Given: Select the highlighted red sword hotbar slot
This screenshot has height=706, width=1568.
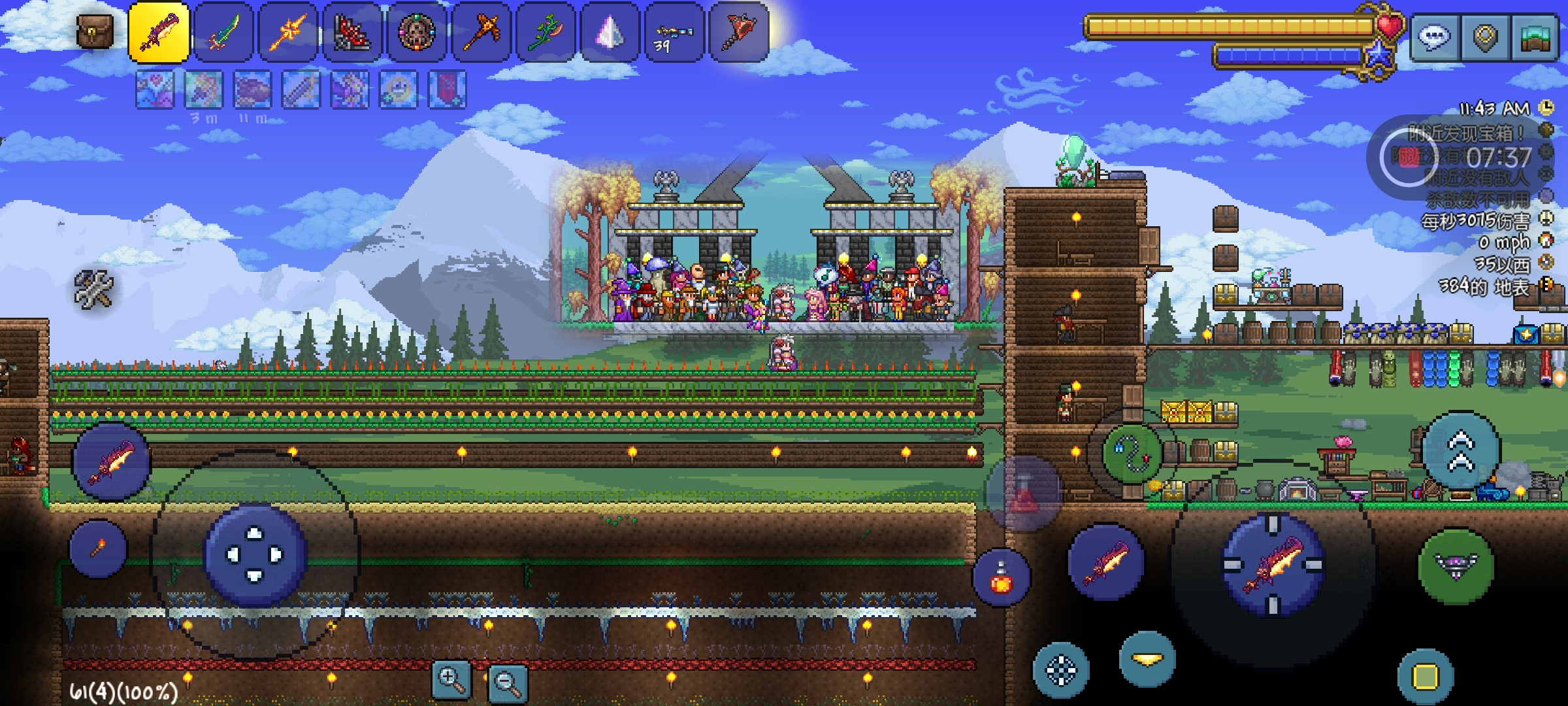Looking at the screenshot, I should [159, 32].
